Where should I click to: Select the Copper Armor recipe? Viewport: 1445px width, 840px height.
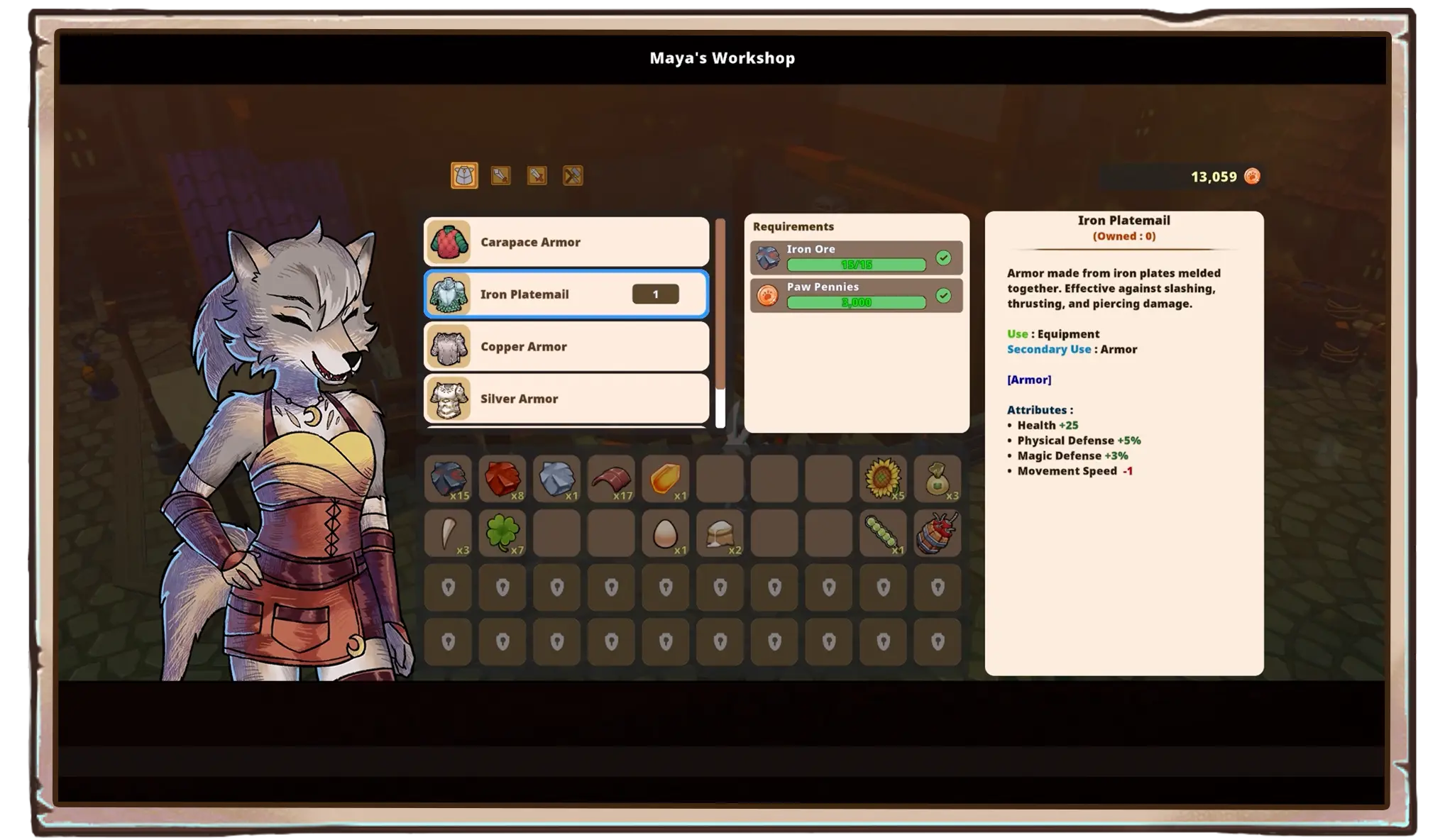pos(566,347)
